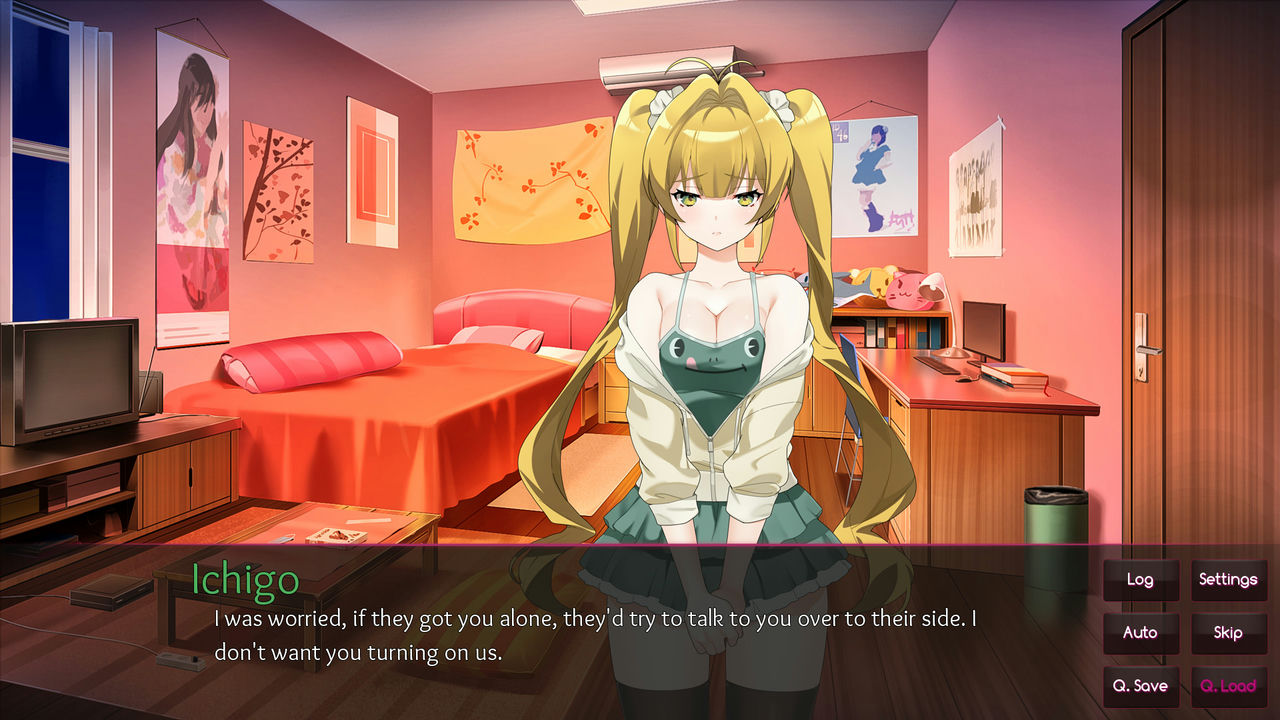Viewport: 1280px width, 720px height.
Task: Quick load the game with Q. Load
Action: (x=1228, y=687)
